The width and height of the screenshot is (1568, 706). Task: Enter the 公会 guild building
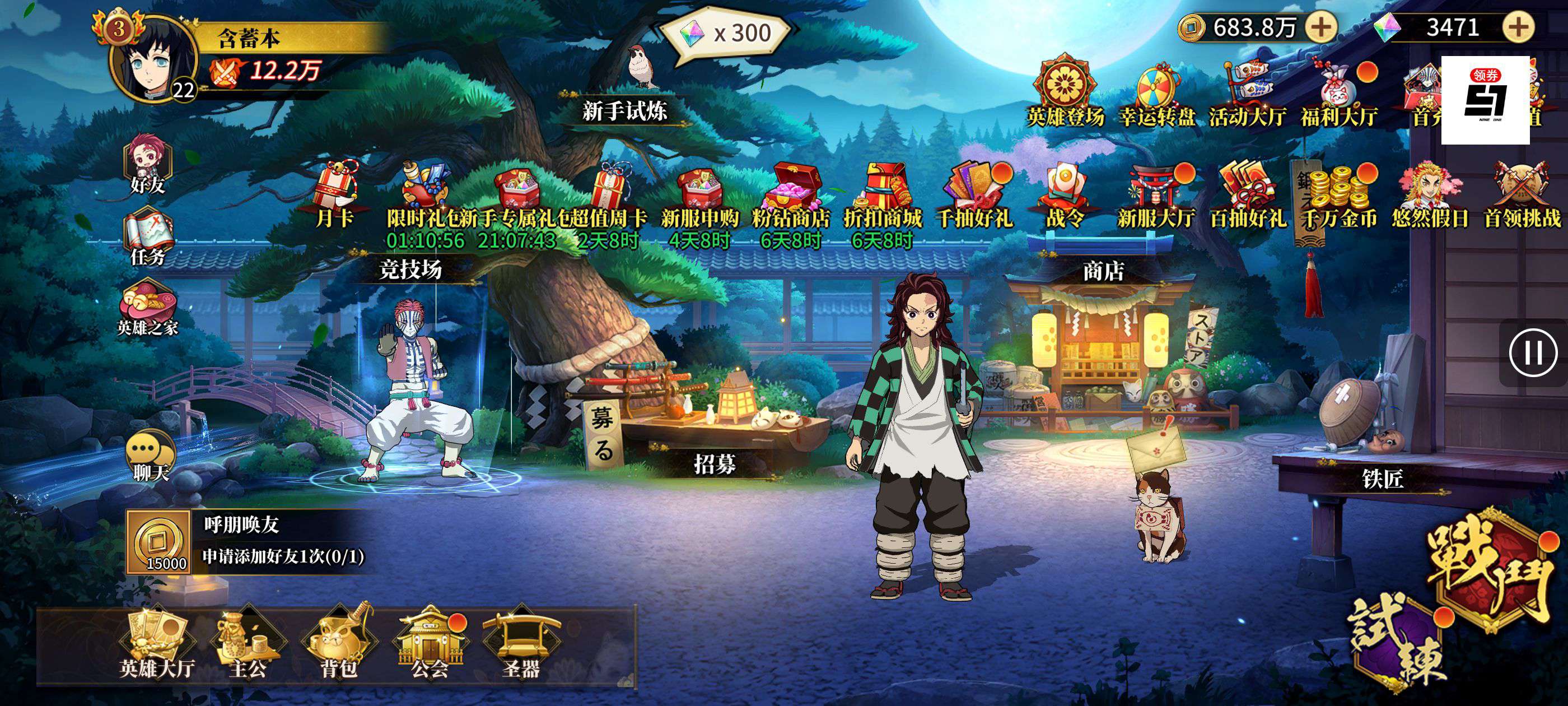click(430, 645)
